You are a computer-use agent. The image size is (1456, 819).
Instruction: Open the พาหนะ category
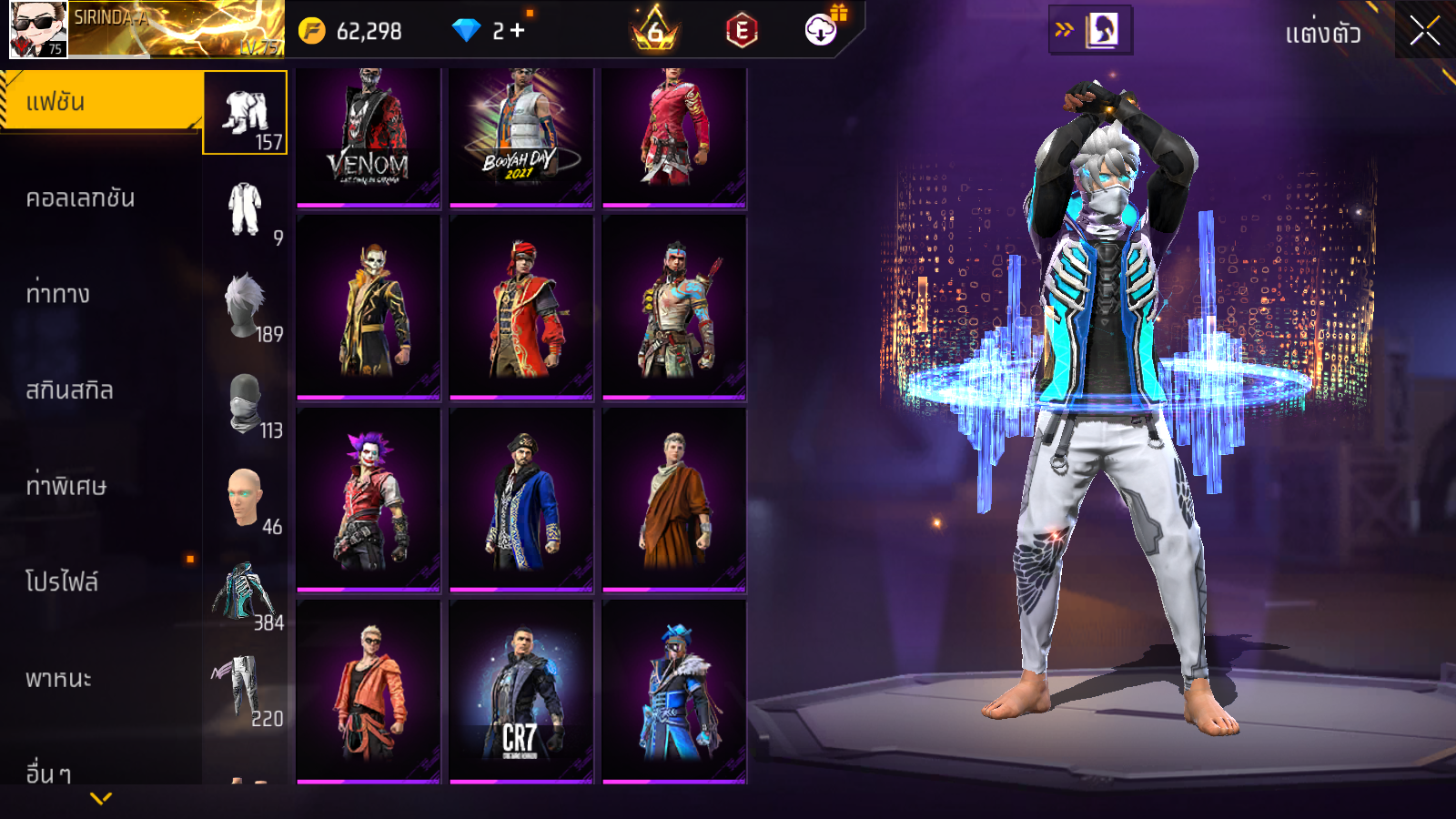pos(58,679)
